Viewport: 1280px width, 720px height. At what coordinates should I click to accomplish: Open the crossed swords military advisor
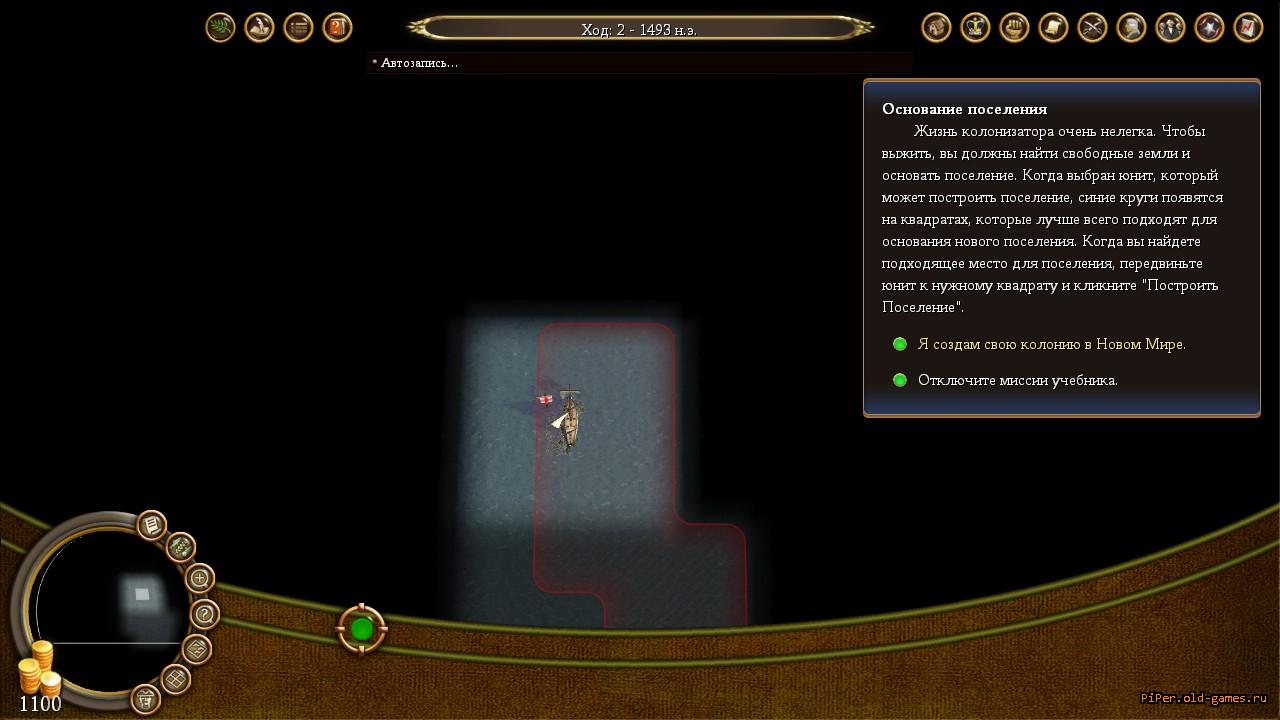tap(1092, 27)
